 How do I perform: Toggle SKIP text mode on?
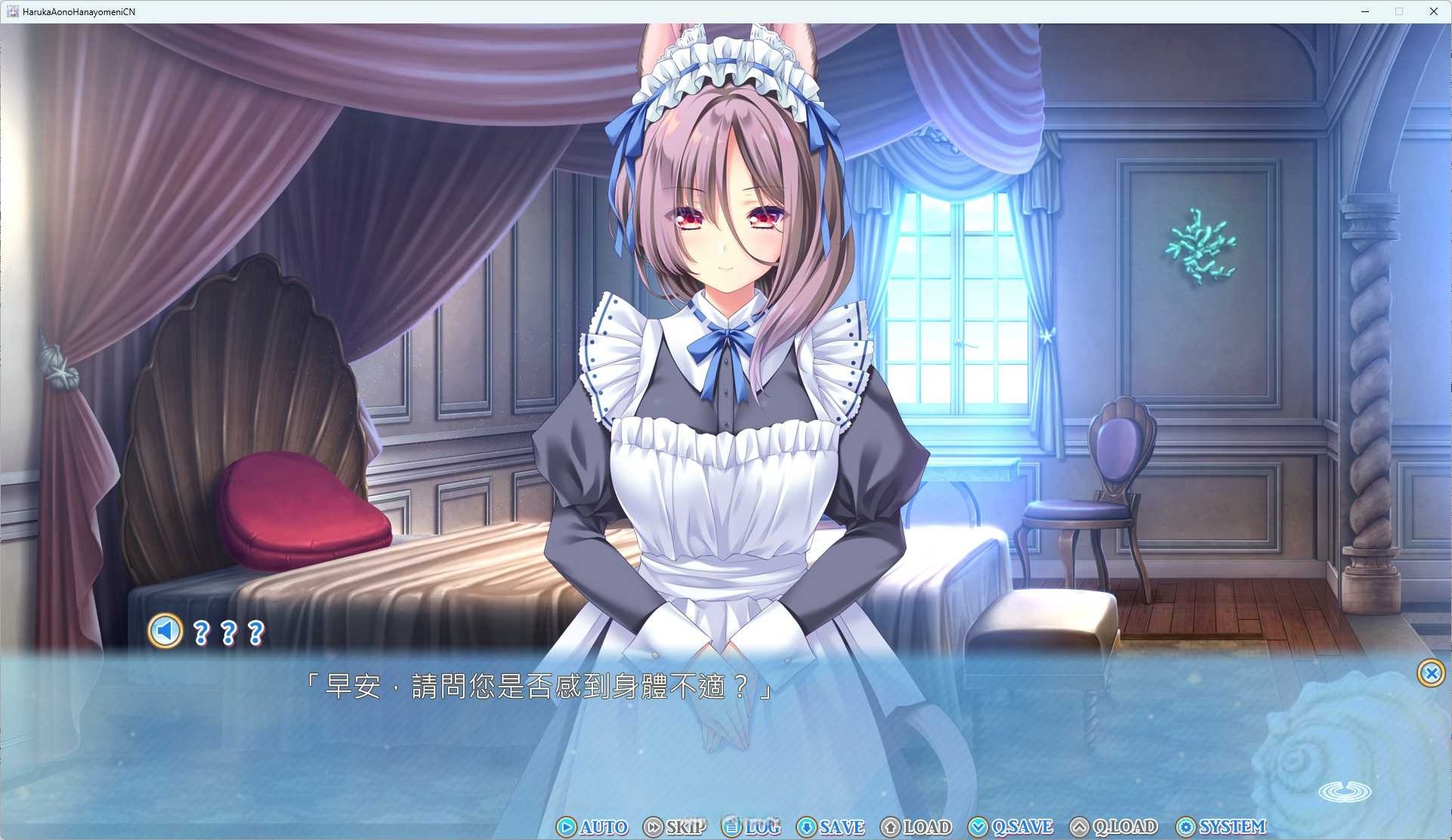(684, 827)
